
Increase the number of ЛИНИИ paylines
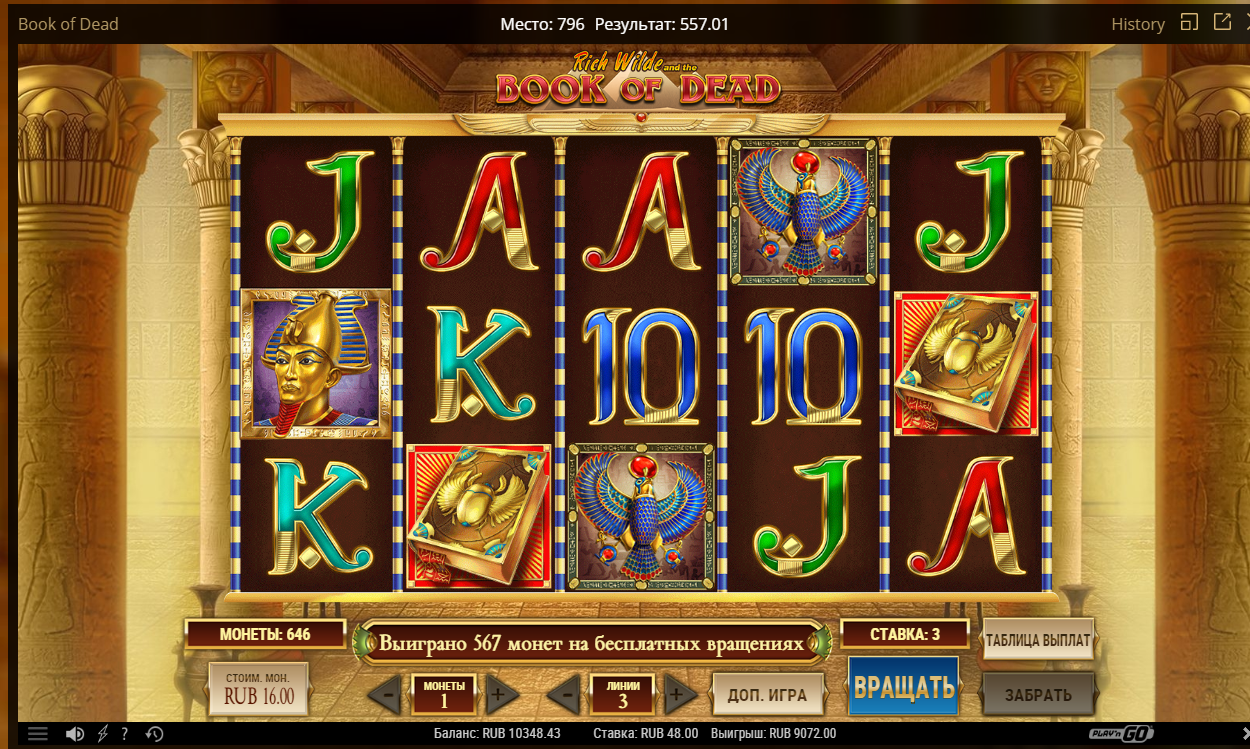(x=680, y=693)
